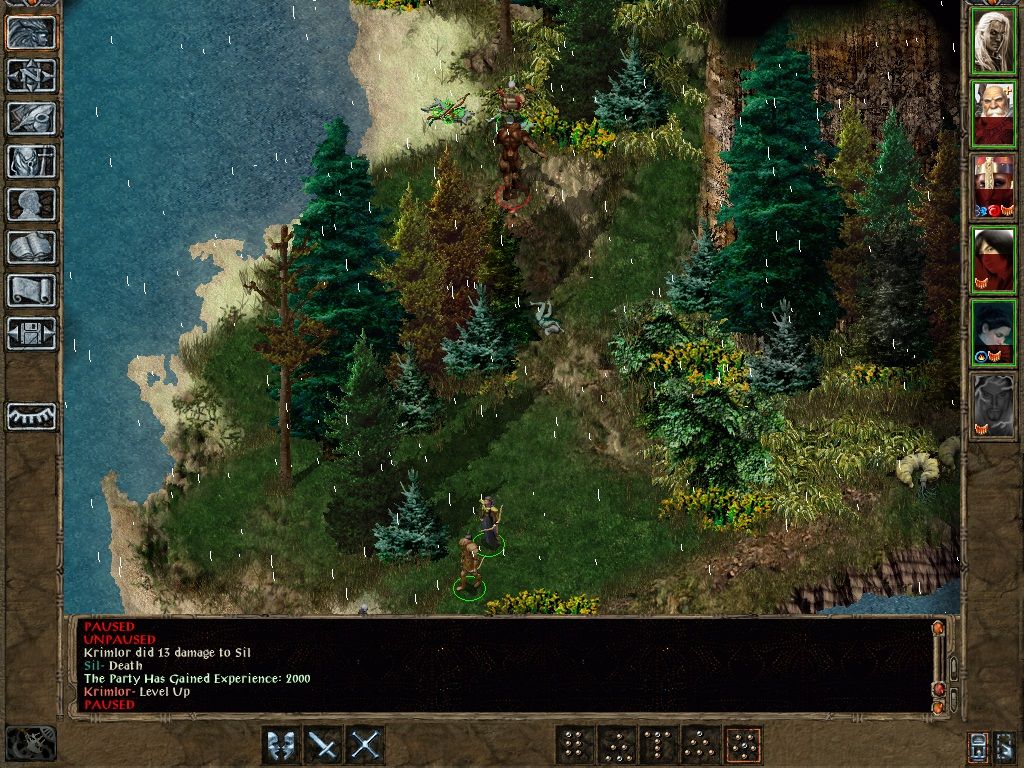Screen dimensions: 1024x768
Task: Click the crossed swords action button
Action: pyautogui.click(x=366, y=745)
